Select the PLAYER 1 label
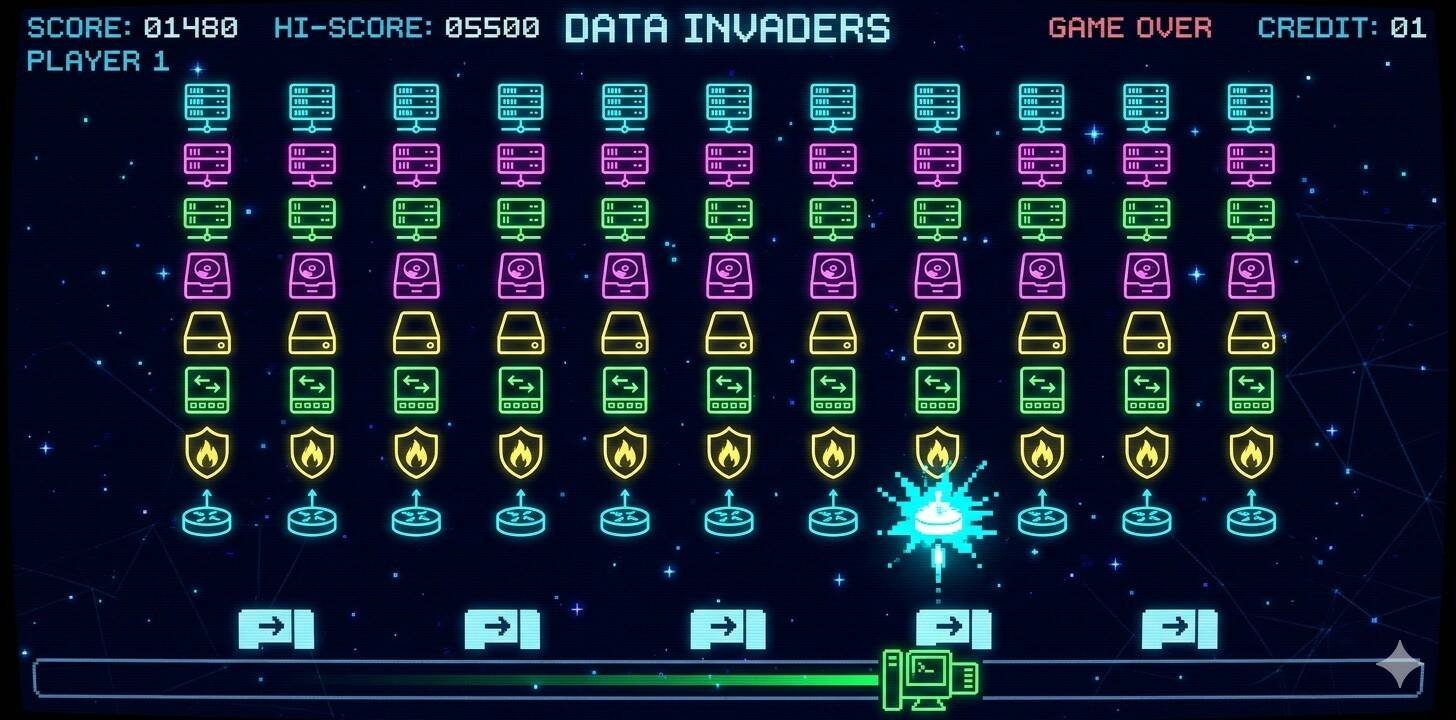The height and width of the screenshot is (720, 1456). 100,61
